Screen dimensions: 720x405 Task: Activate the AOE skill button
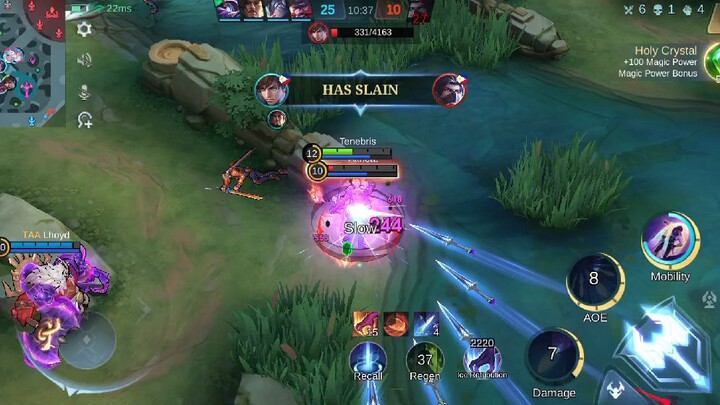coord(594,281)
